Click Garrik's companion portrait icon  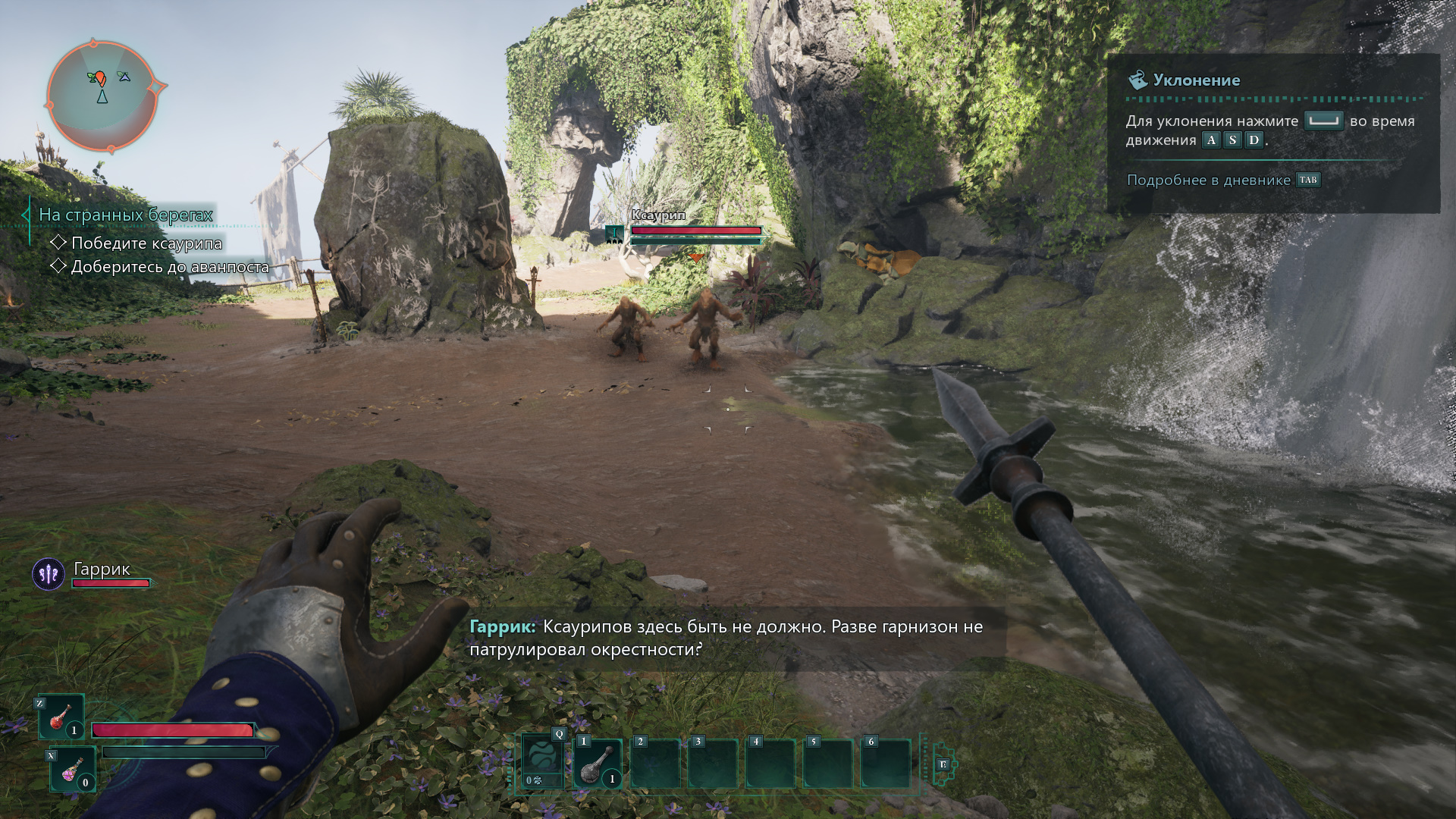click(49, 575)
